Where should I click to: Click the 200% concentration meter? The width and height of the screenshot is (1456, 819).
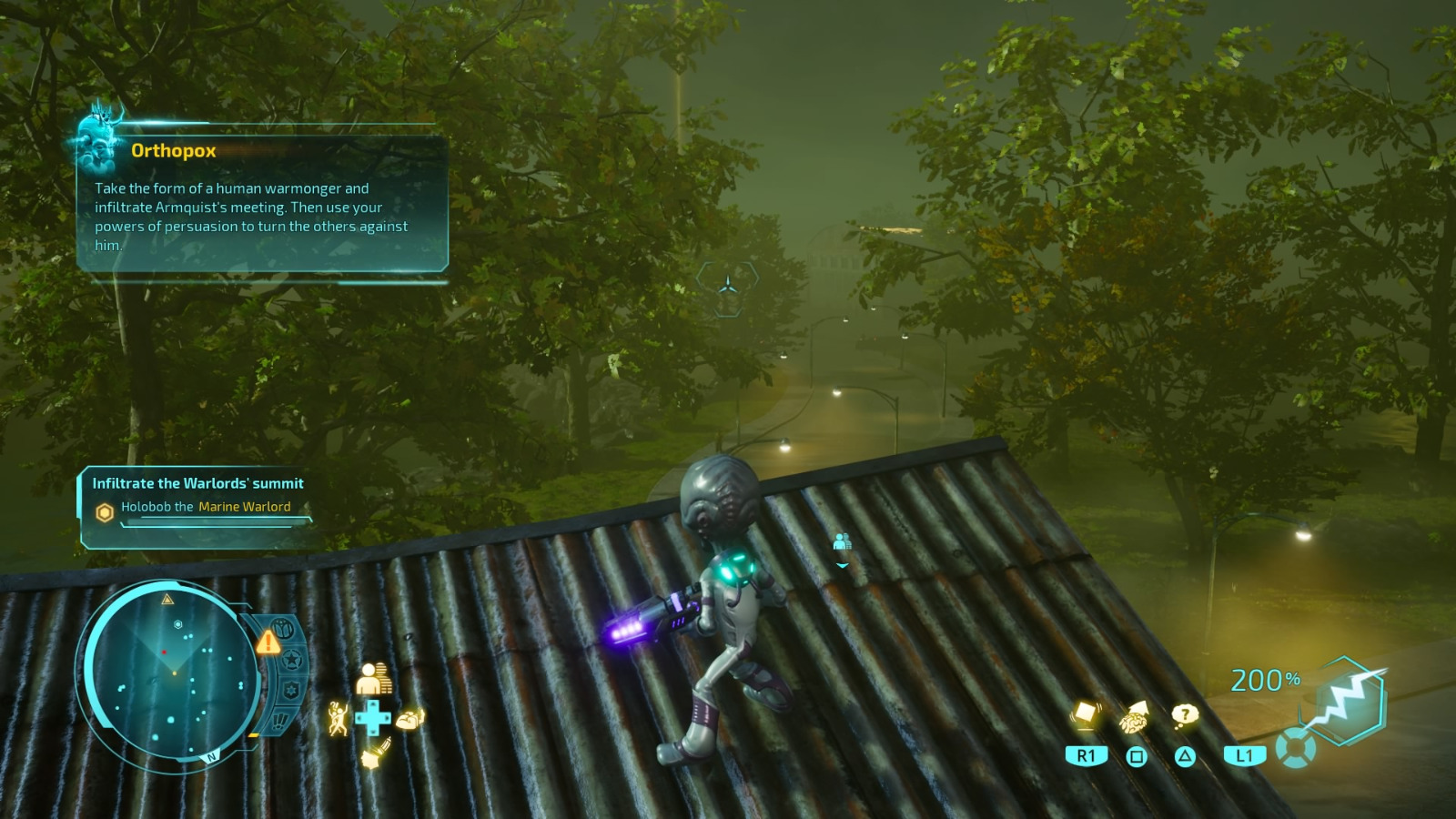[x=1267, y=680]
